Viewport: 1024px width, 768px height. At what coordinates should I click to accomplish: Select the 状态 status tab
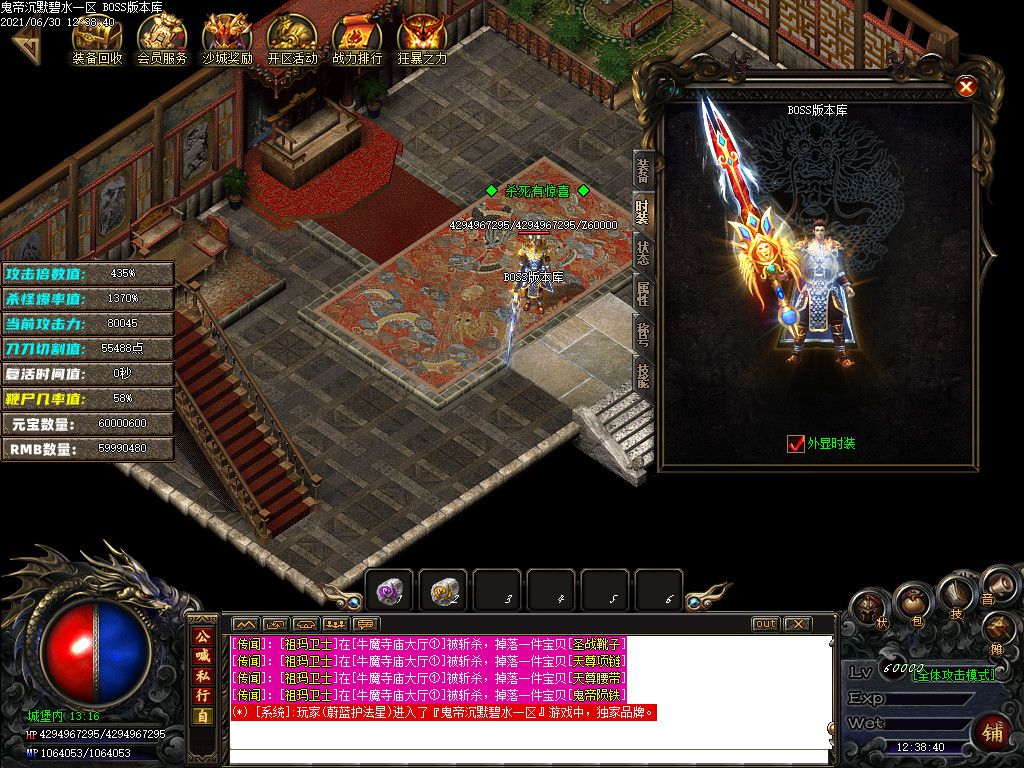(643, 252)
